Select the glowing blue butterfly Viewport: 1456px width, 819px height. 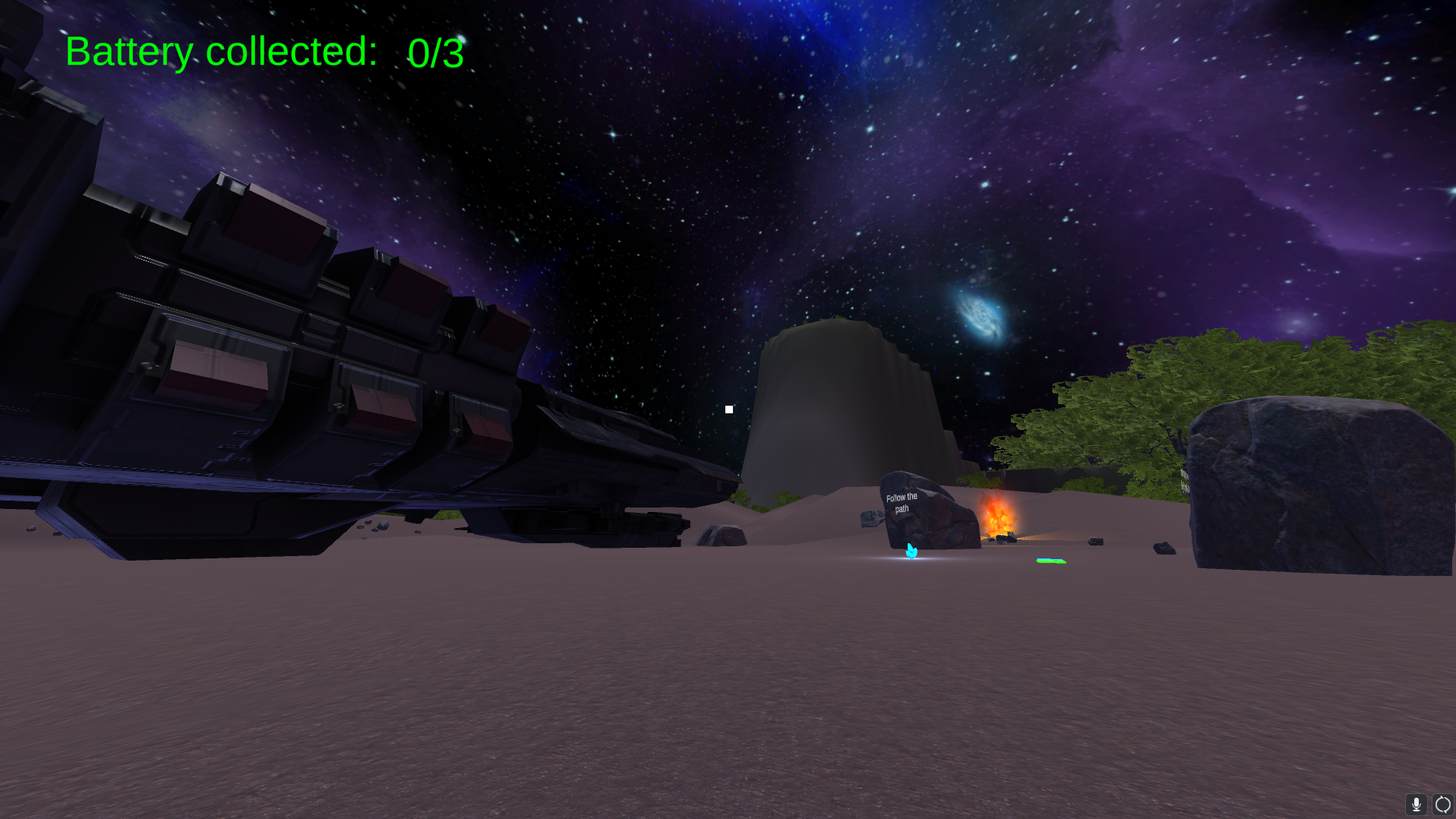click(x=910, y=552)
